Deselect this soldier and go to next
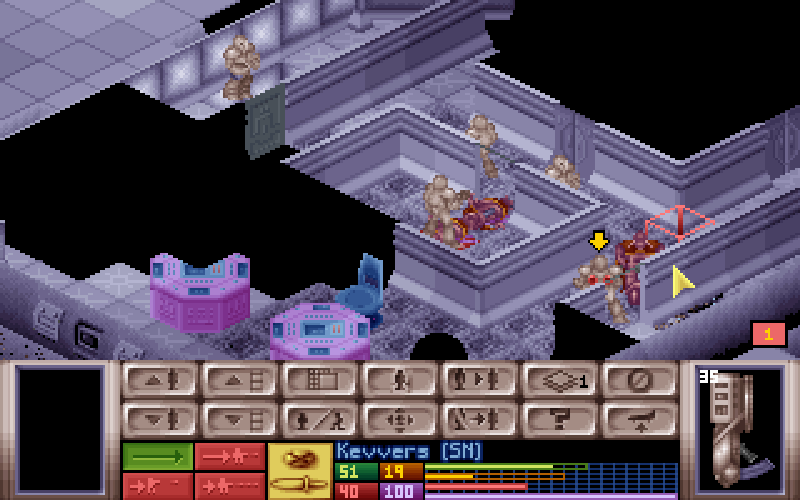This screenshot has width=800, height=500. pos(480,418)
